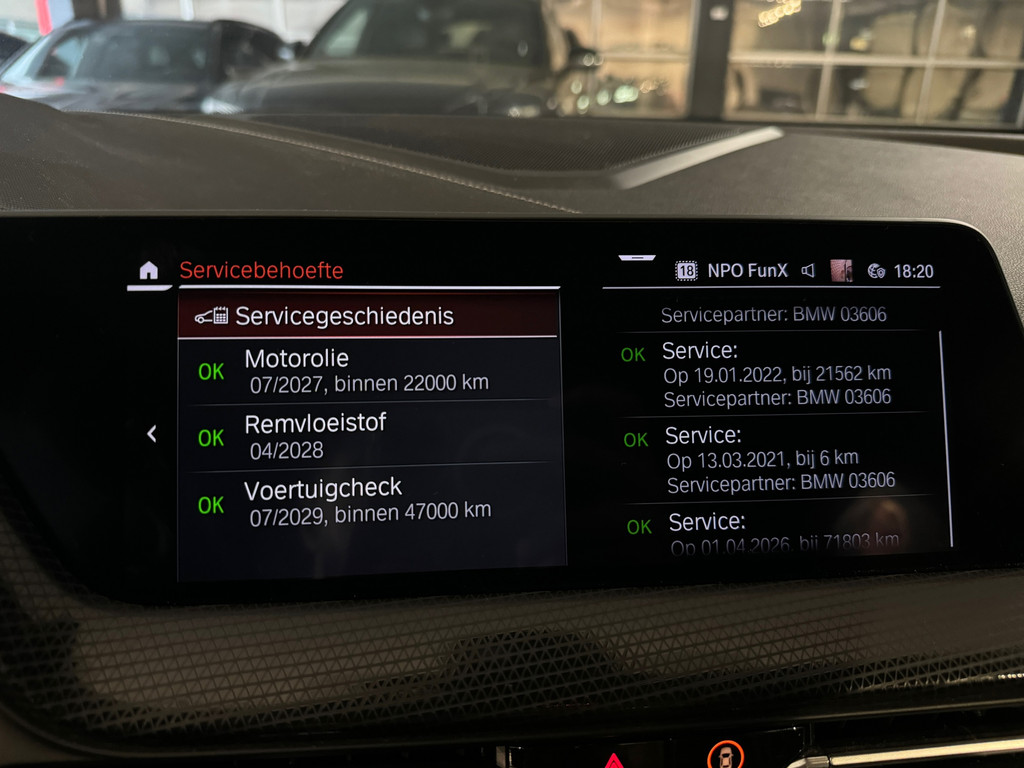Click the left back arrow
The image size is (1024, 768).
pos(152,434)
